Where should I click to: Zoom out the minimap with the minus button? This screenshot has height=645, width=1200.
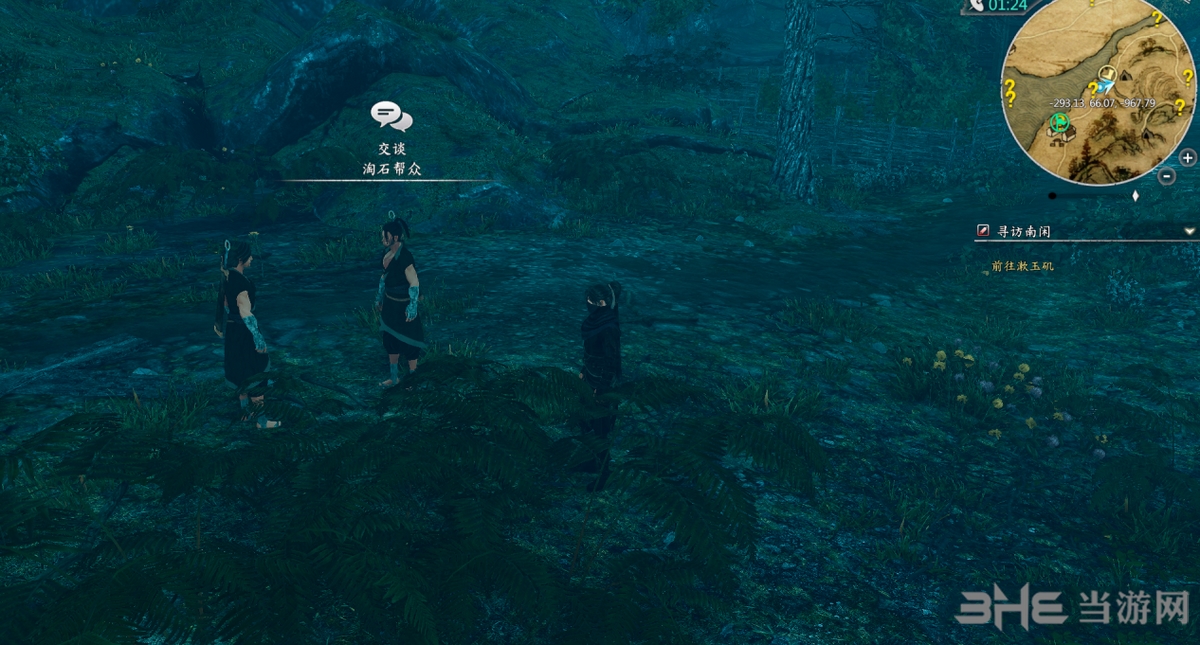coord(1167,177)
